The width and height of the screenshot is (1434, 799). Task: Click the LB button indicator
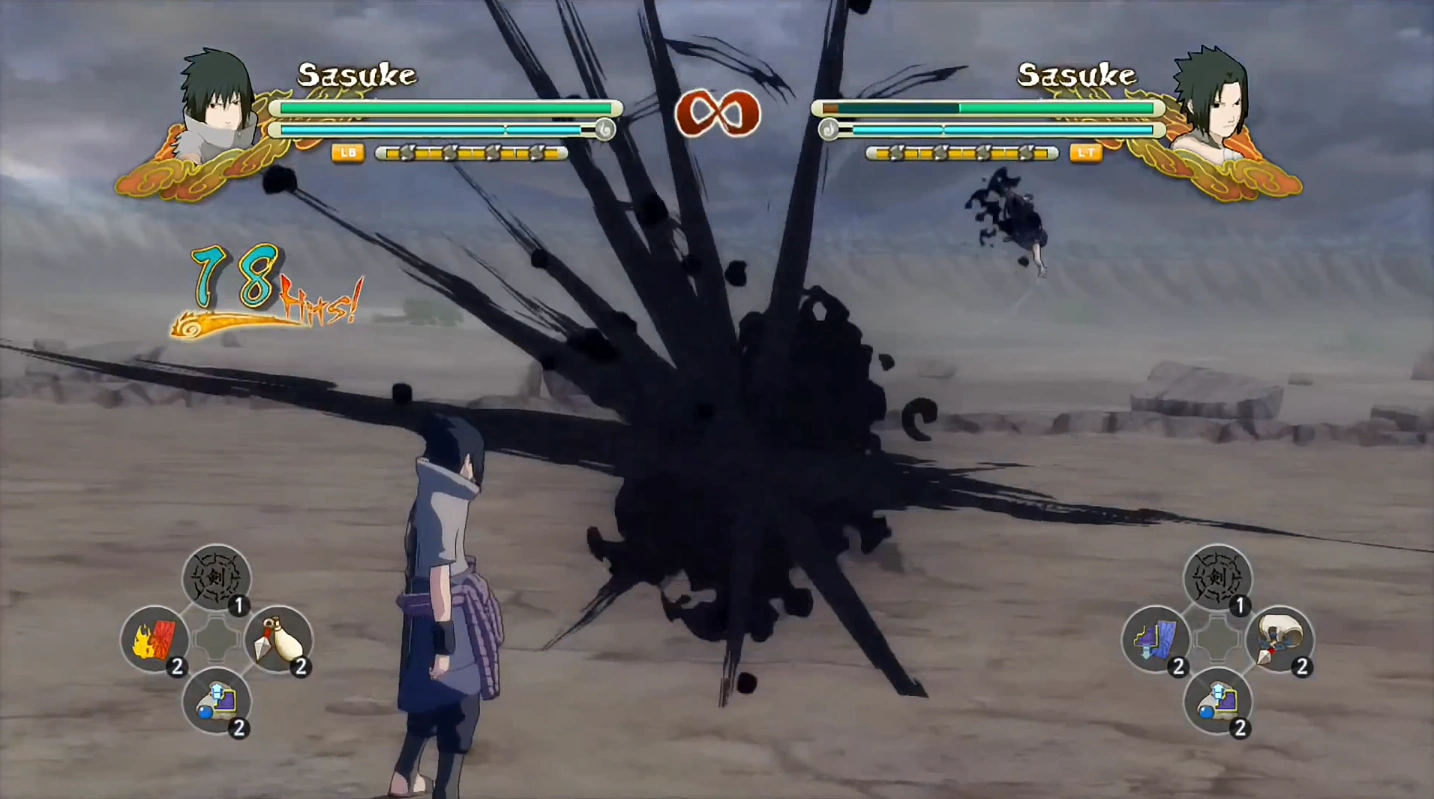tap(349, 154)
